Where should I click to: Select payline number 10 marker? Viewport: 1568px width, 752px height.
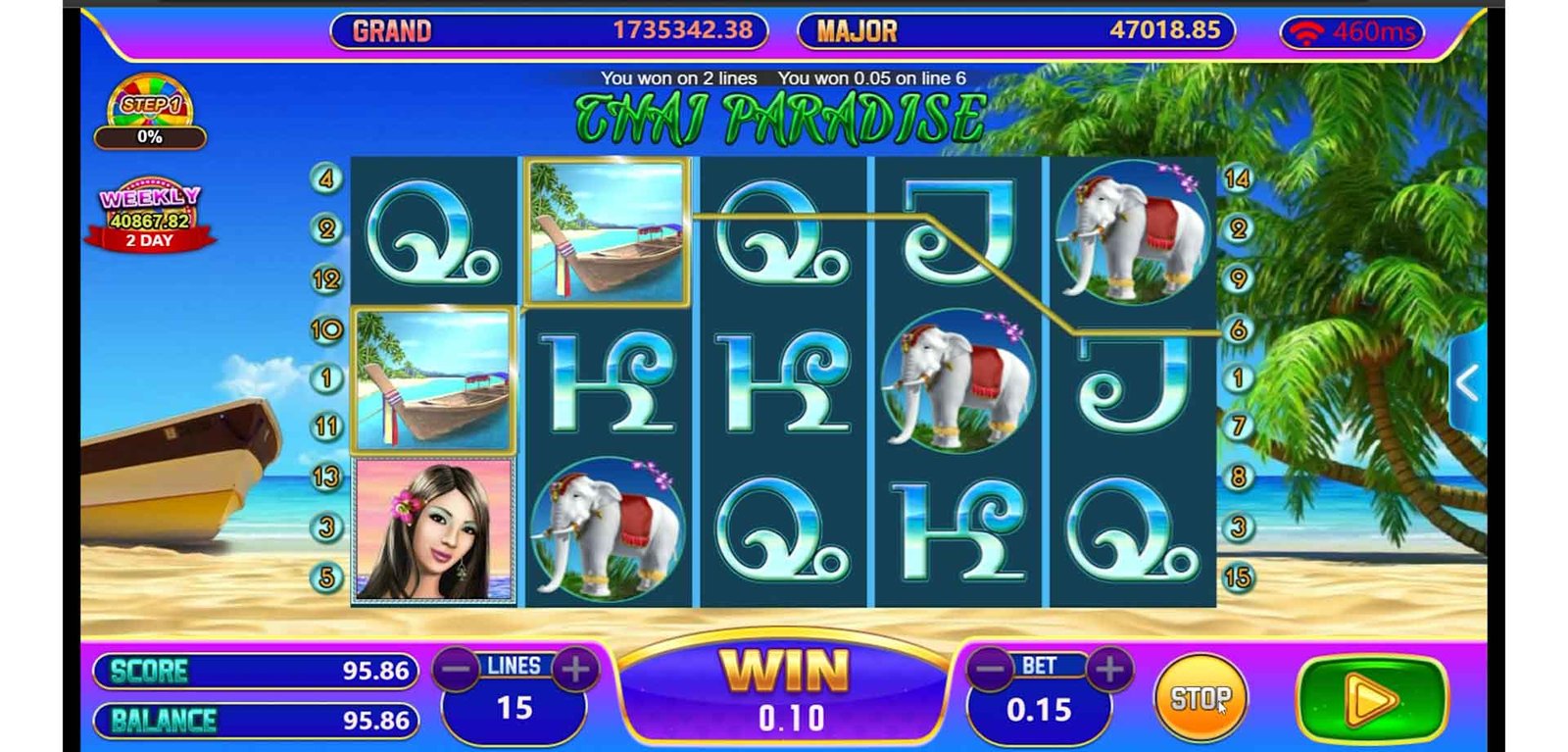click(326, 329)
